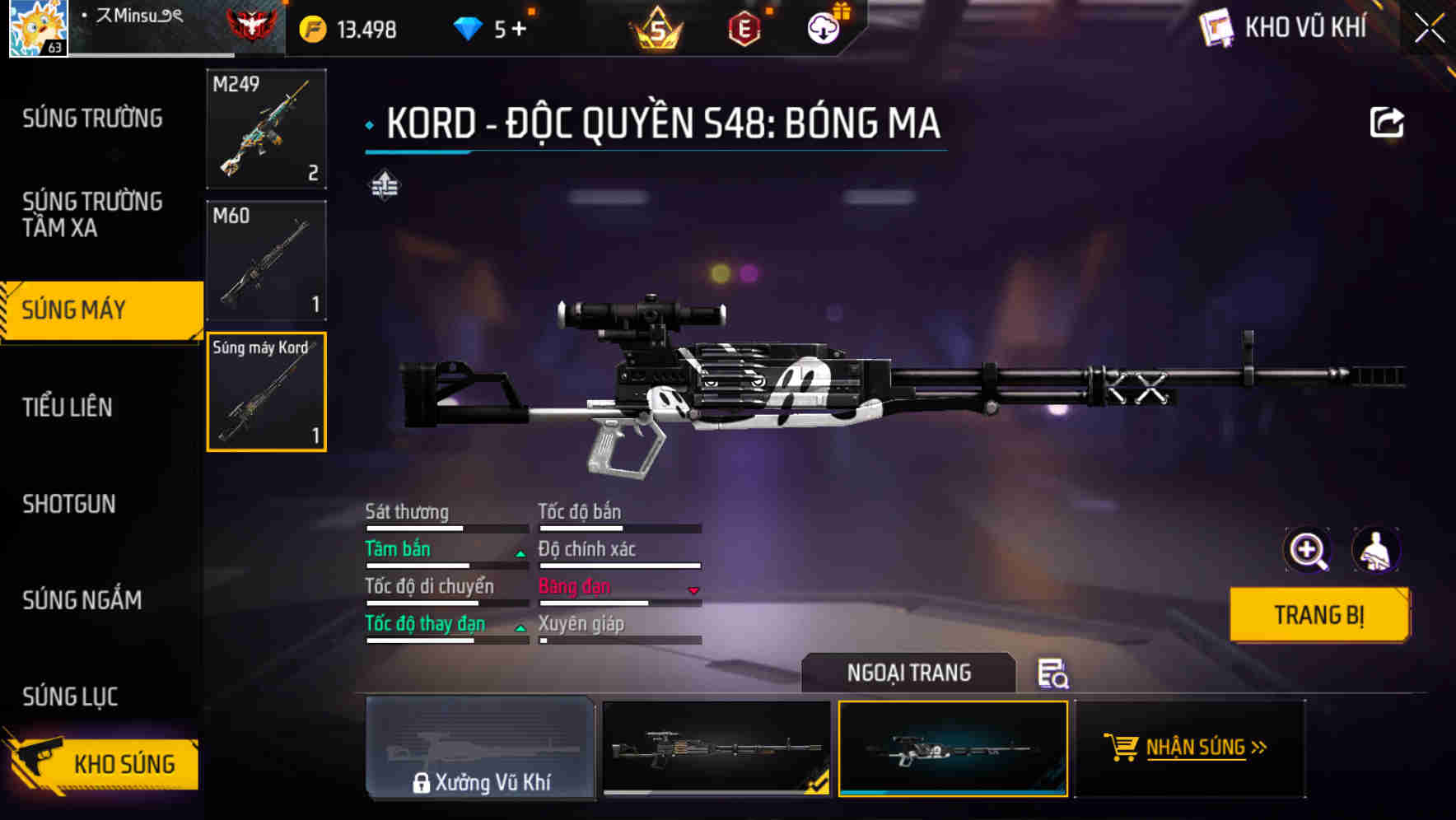
Task: Select the M60 weapon thumbnail
Action: click(265, 260)
